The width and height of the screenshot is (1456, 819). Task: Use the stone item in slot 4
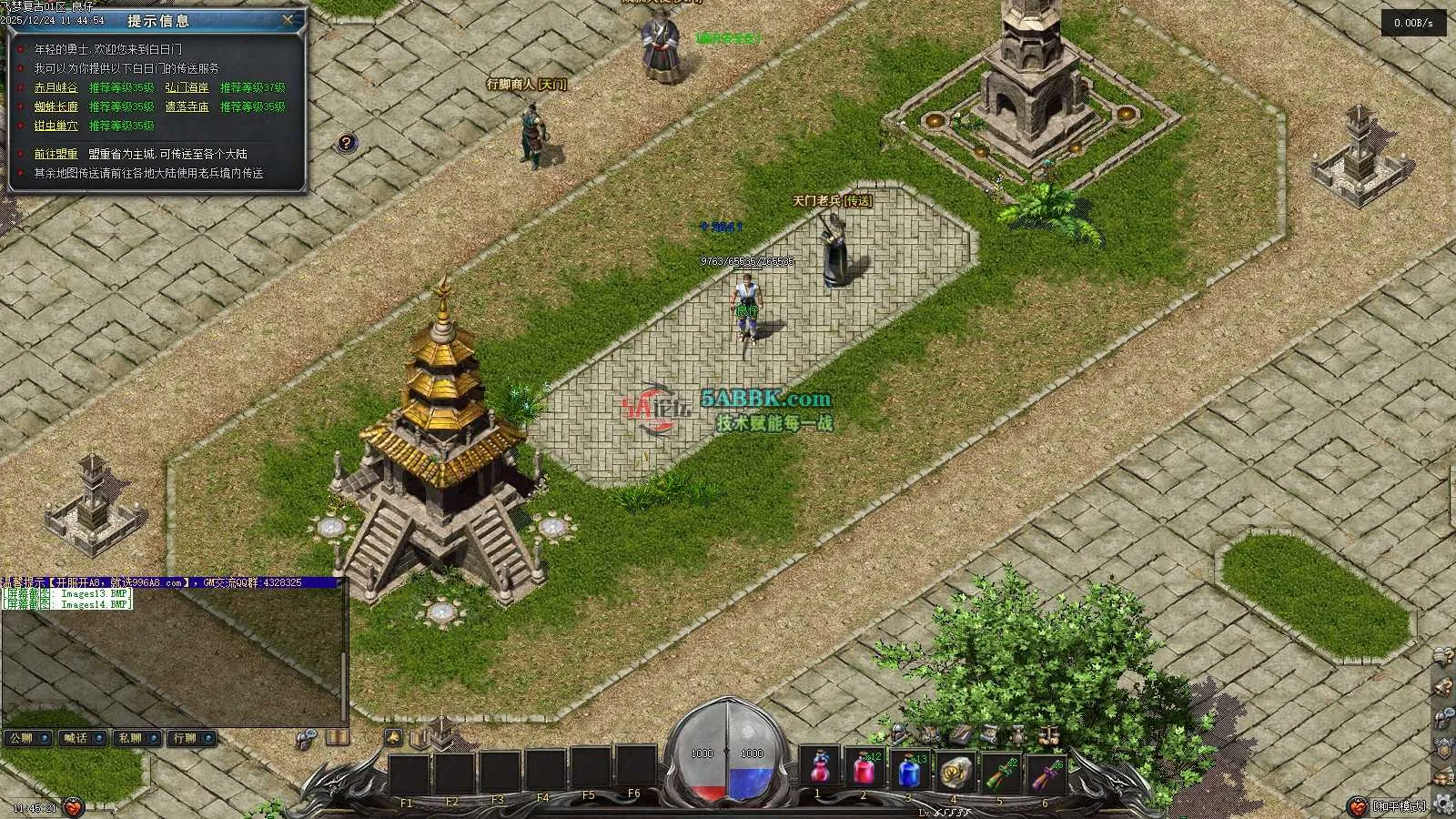pos(955,770)
